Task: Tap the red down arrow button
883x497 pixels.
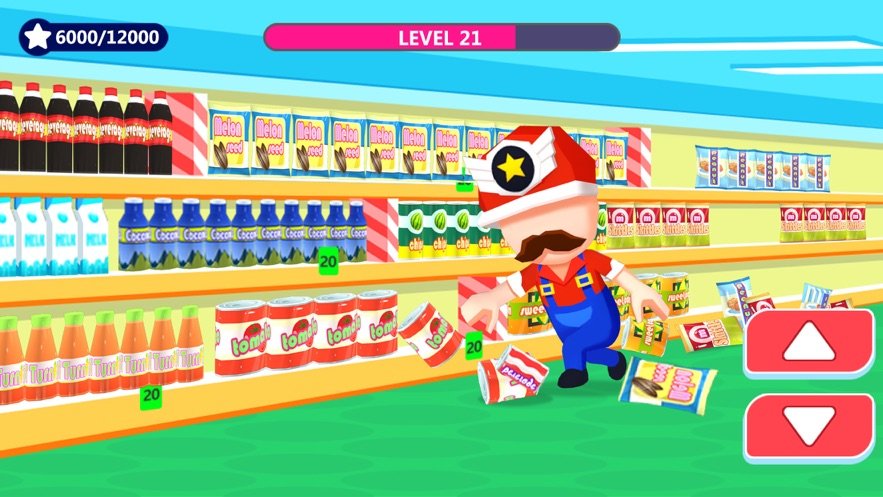Action: coord(808,427)
